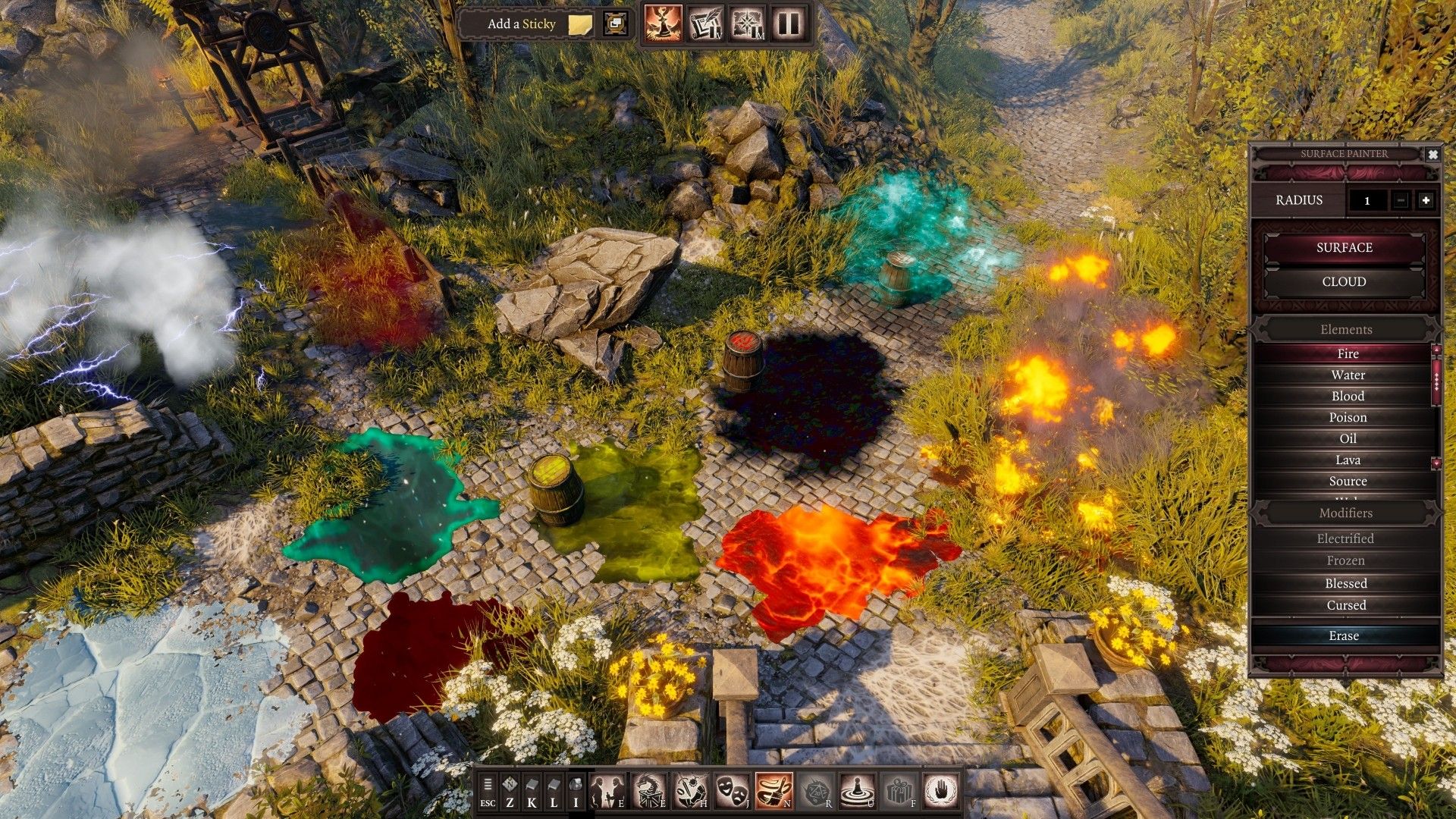Close the Surface Painter panel

pos(1432,154)
